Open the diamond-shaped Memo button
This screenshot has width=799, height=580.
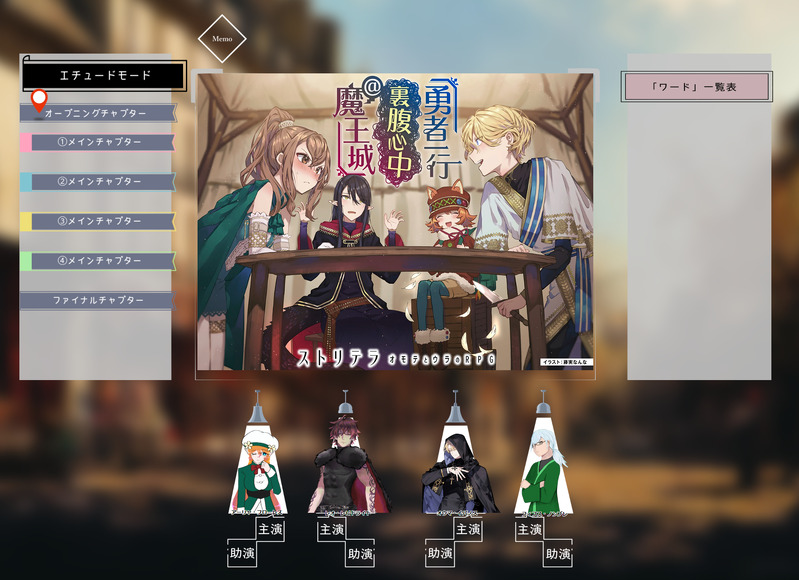tap(222, 40)
